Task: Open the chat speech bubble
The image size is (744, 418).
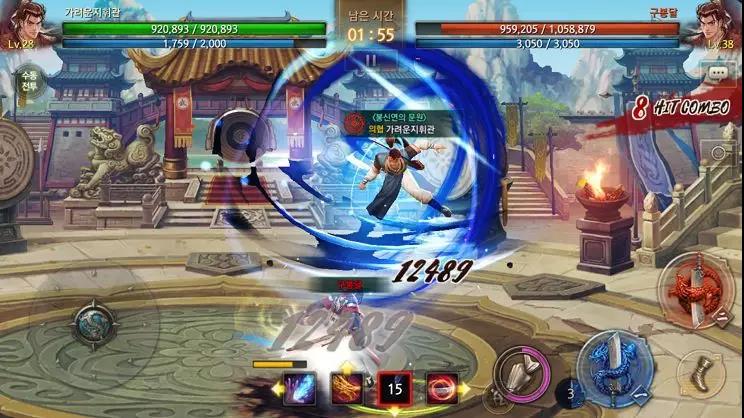Action: tap(716, 74)
